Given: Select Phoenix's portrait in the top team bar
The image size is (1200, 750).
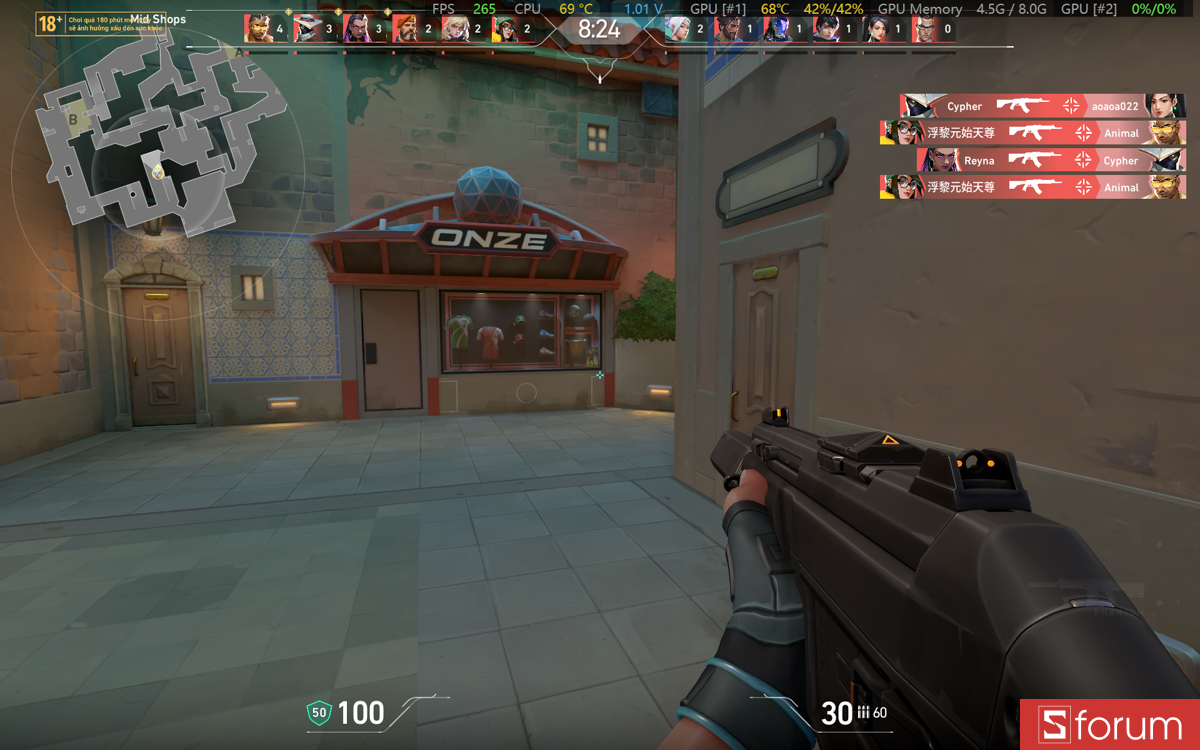Looking at the screenshot, I should 258,29.
